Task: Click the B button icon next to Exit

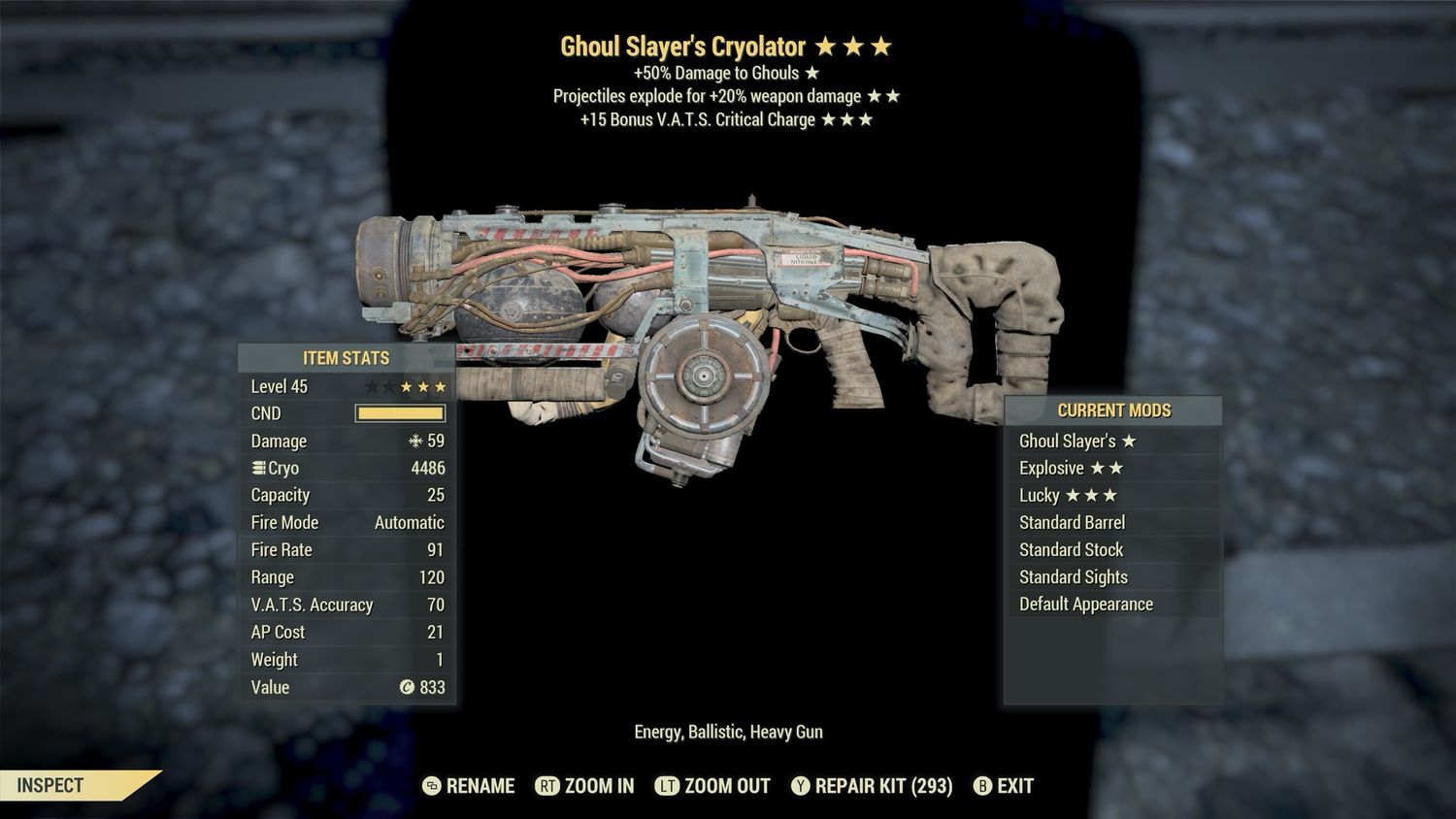Action: point(982,786)
